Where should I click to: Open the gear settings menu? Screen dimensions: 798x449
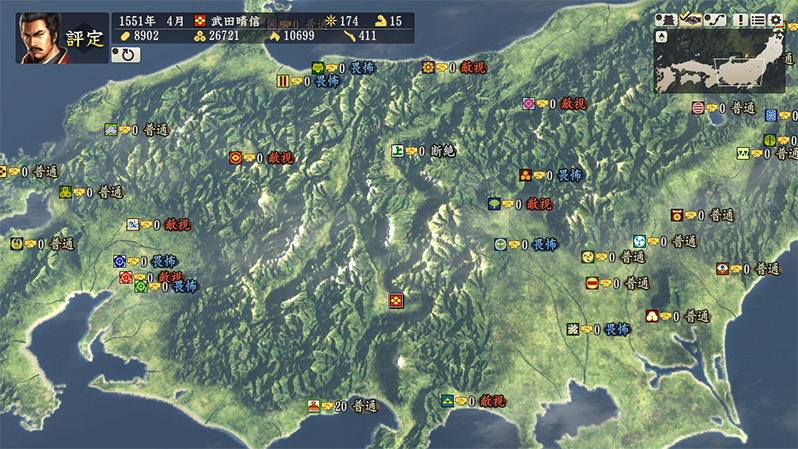[776, 20]
